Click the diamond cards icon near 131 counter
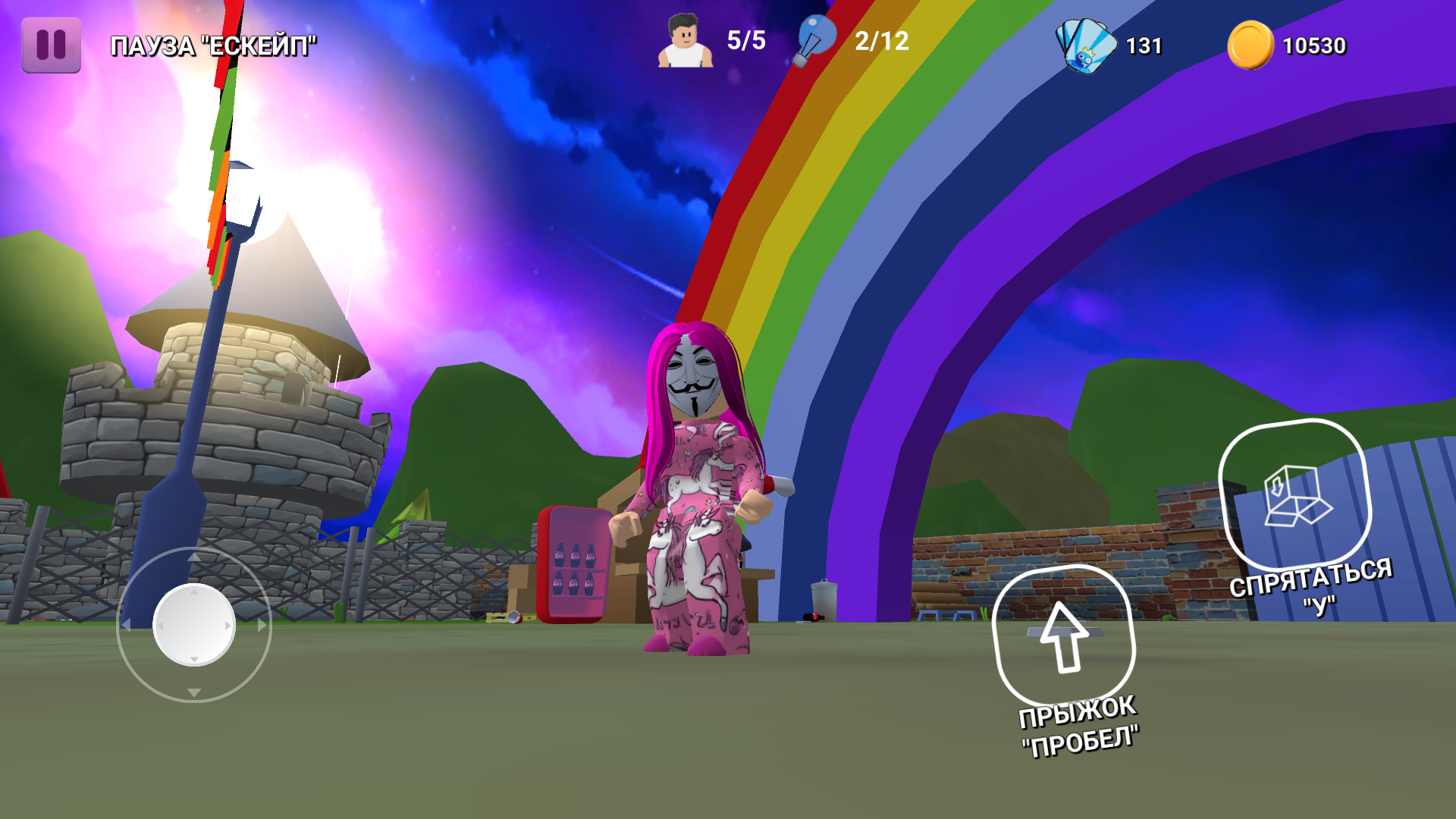Viewport: 1456px width, 819px height. pyautogui.click(x=1084, y=45)
